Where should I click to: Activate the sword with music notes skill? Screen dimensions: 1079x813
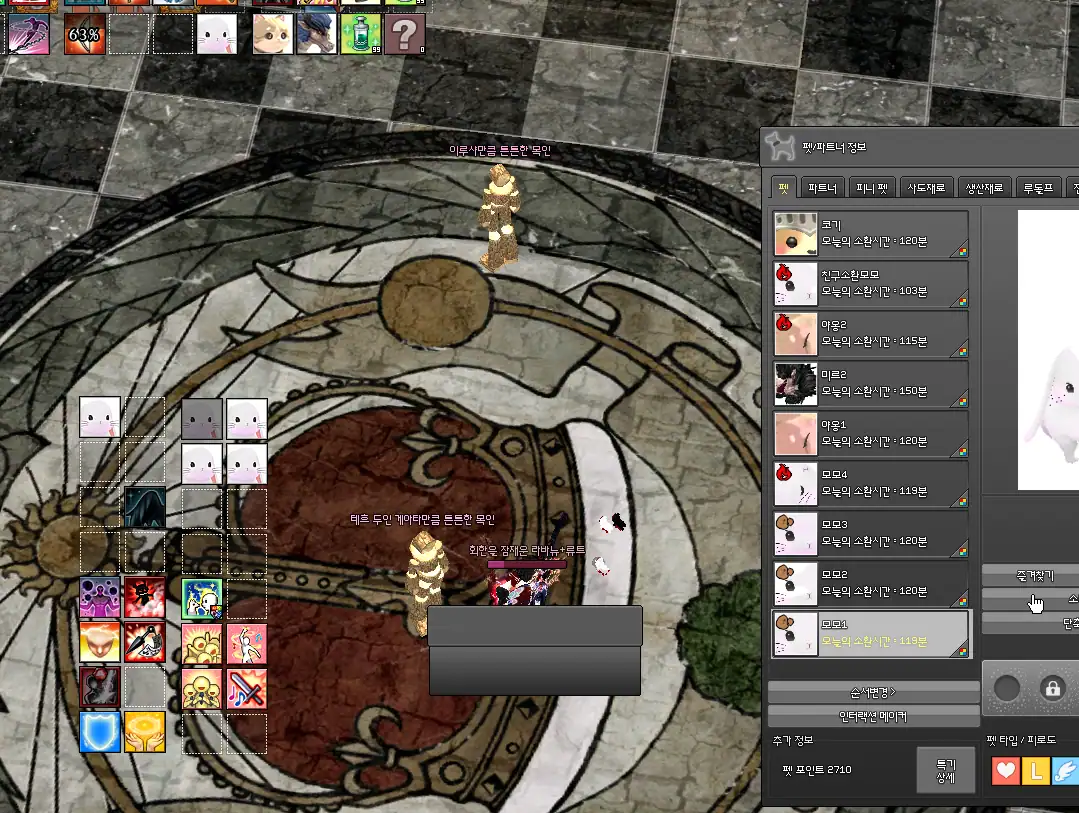click(x=246, y=688)
